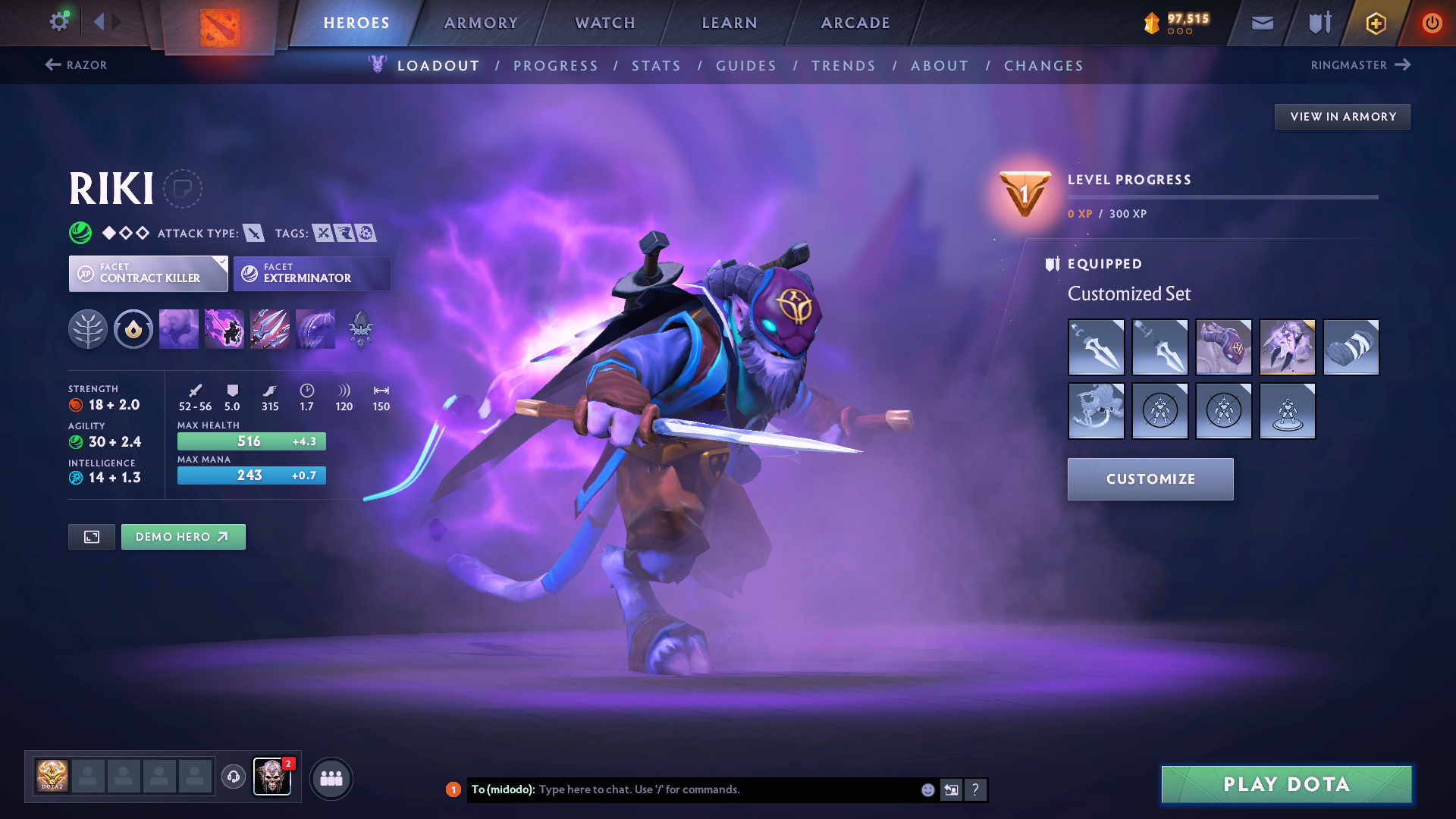This screenshot has height=819, width=1456.
Task: Quit the game with power button
Action: point(1432,23)
